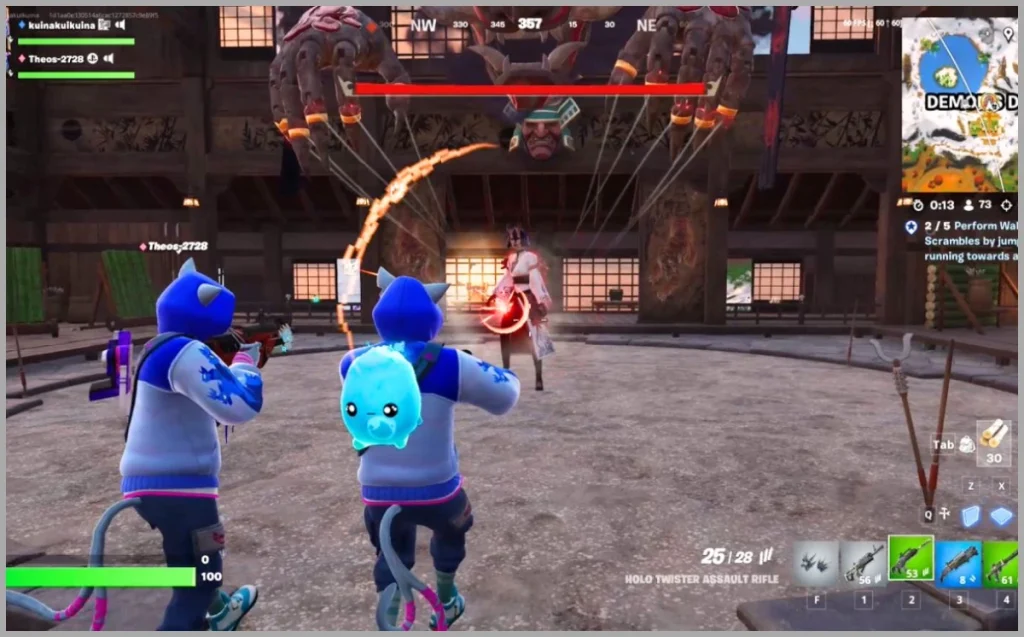Click the Wall Scrambles quest tracker
The image size is (1024, 637).
(960, 241)
